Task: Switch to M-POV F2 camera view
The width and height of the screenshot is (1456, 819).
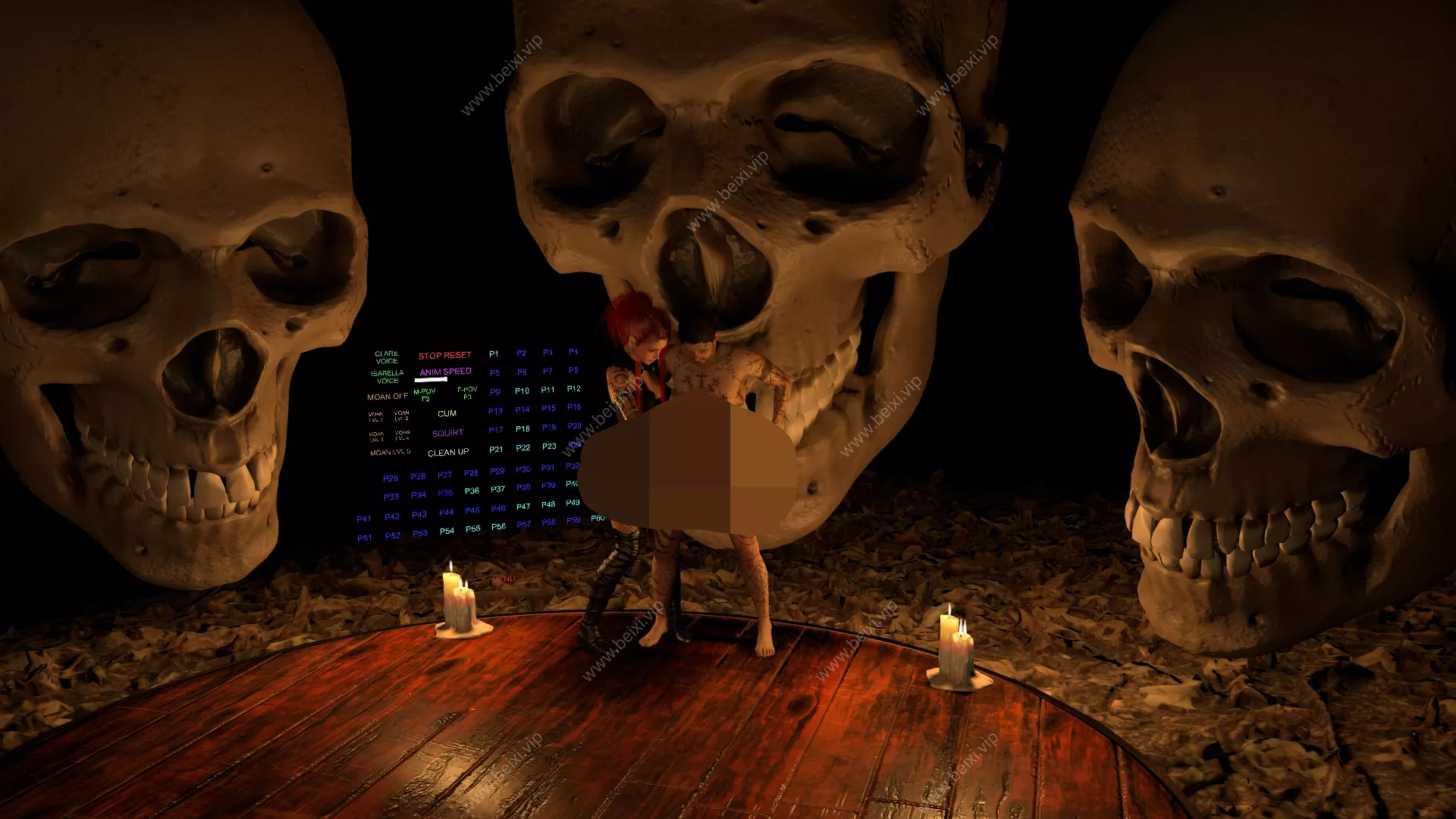Action: [x=425, y=394]
